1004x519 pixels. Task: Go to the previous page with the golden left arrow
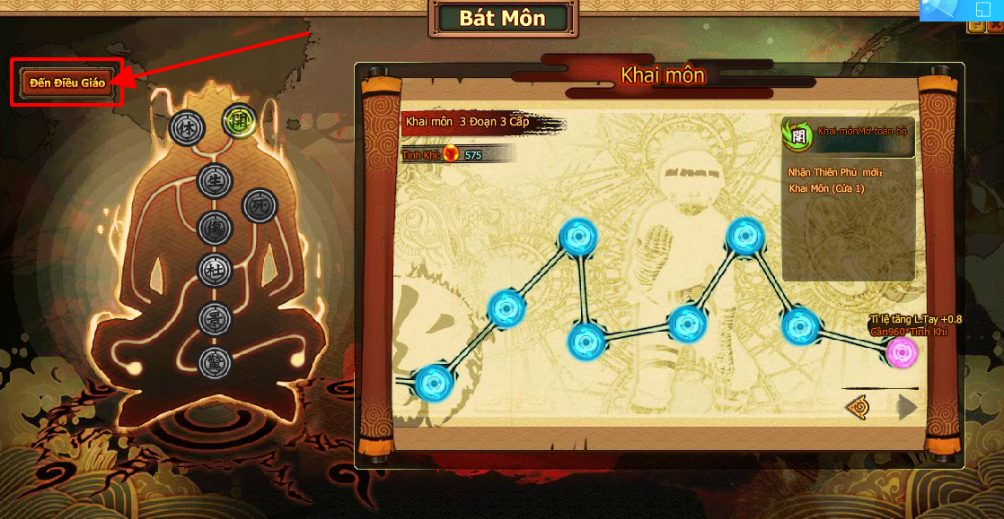858,407
